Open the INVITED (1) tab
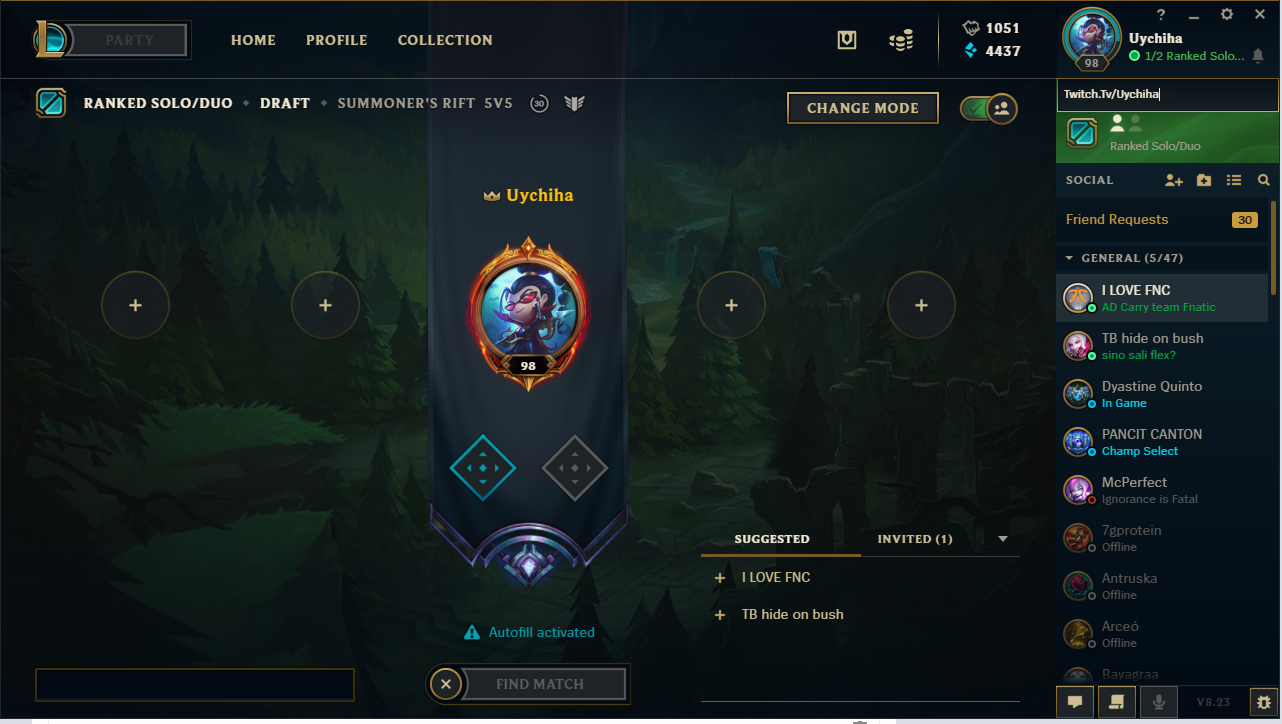The height and width of the screenshot is (724, 1282). click(913, 538)
